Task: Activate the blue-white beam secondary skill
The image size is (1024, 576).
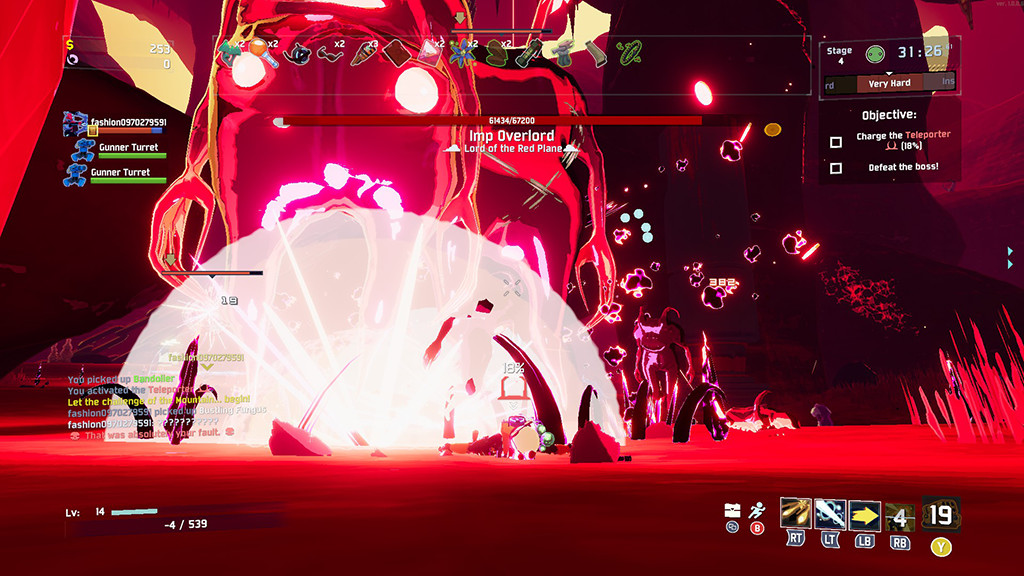Action: click(830, 514)
